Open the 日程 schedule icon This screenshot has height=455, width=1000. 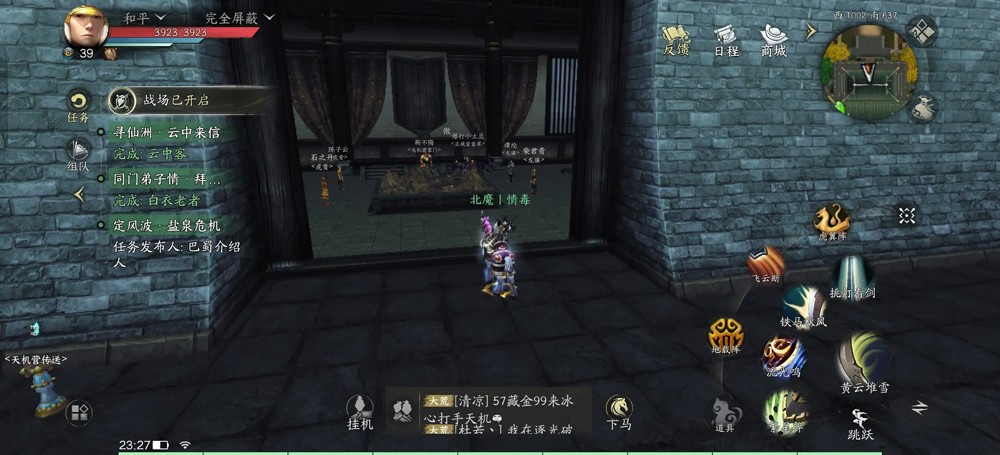[x=726, y=39]
